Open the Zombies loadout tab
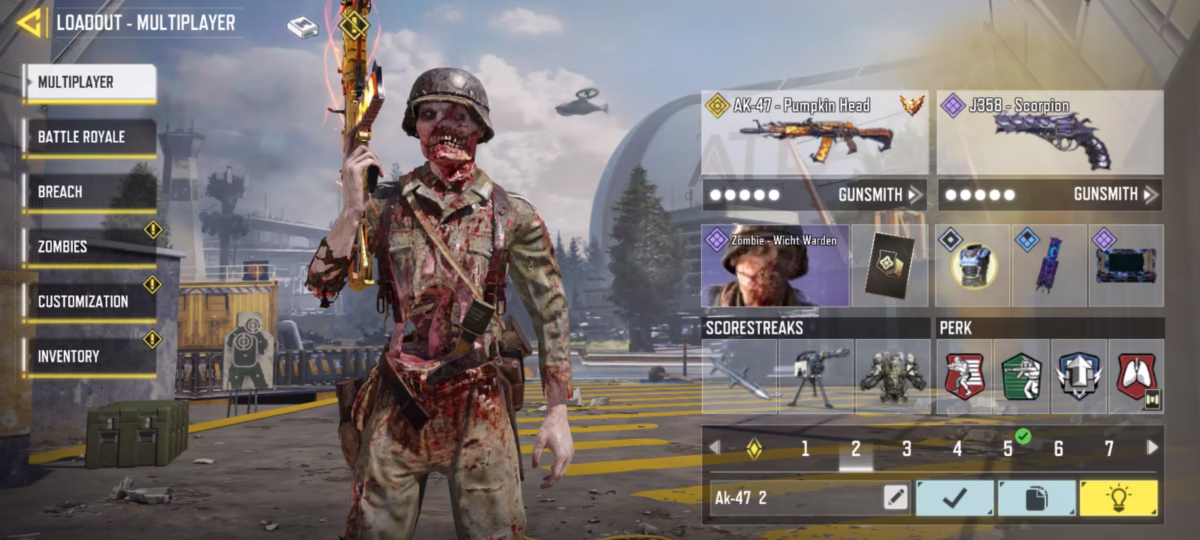Image resolution: width=1200 pixels, height=540 pixels. [90, 247]
